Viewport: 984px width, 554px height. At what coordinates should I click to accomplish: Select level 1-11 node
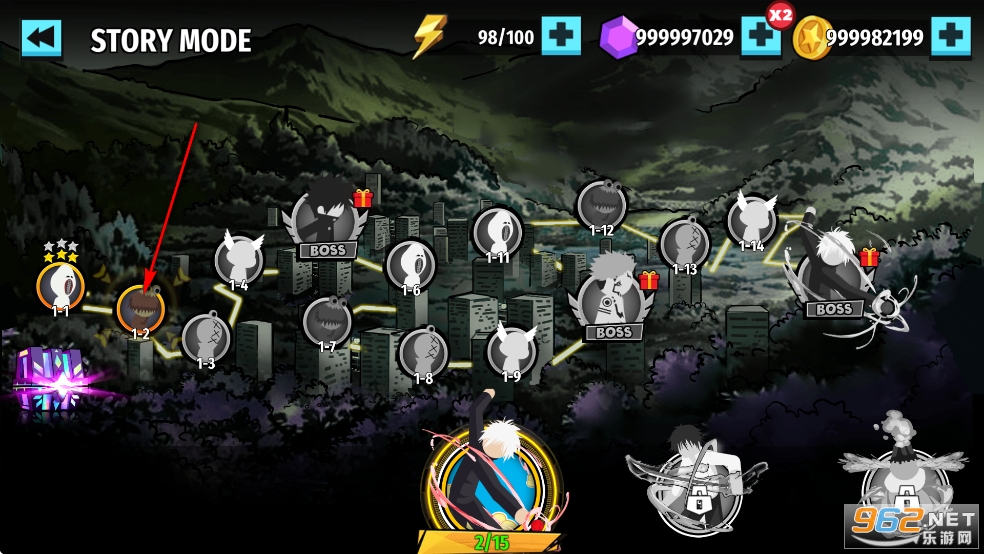click(x=497, y=232)
